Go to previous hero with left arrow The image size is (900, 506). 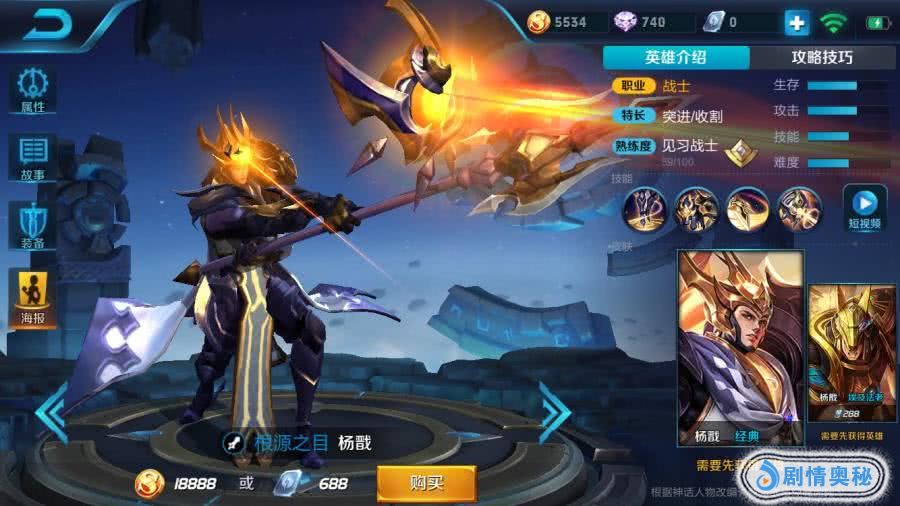[x=50, y=410]
